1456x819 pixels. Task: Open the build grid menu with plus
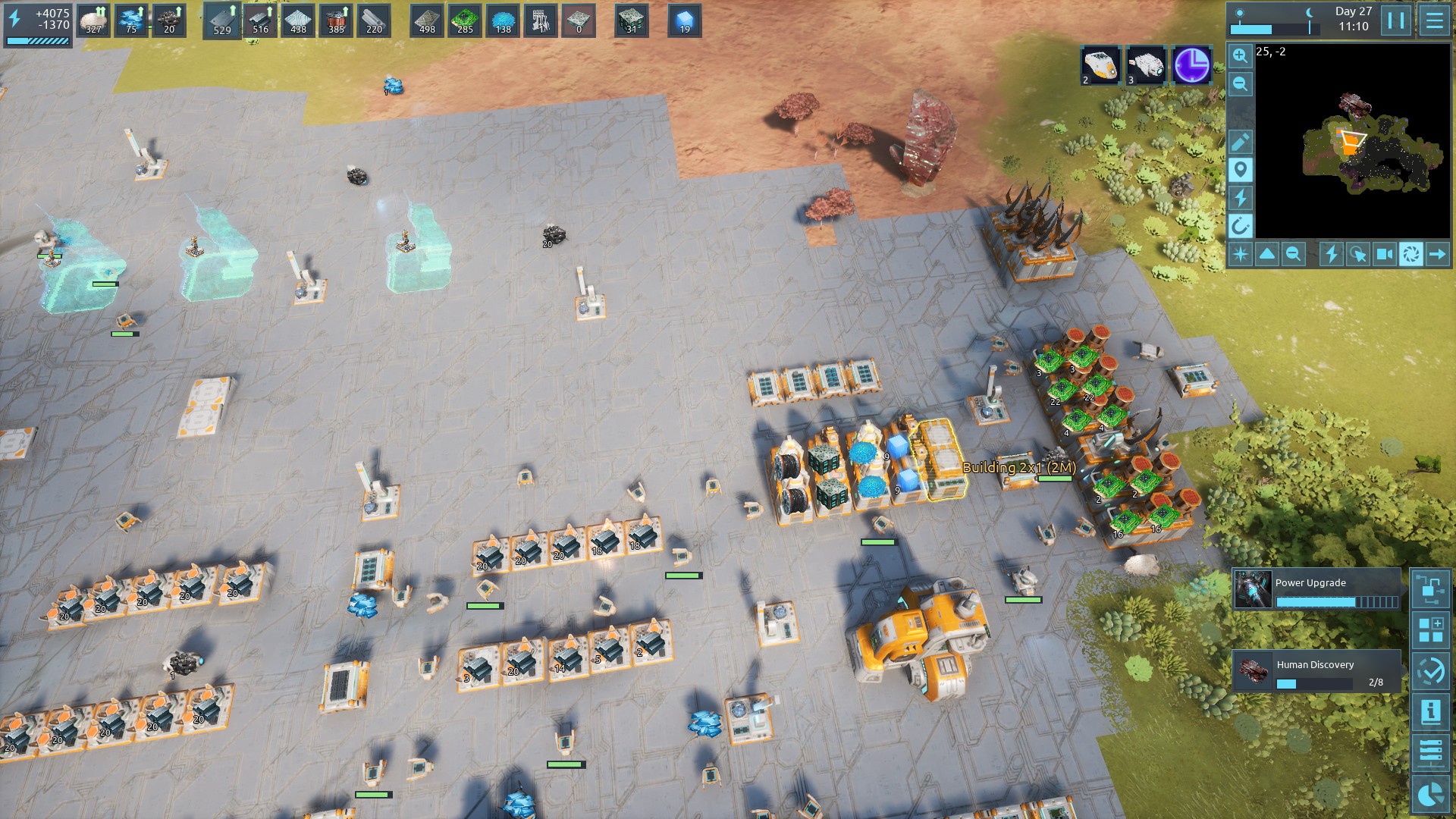1430,630
